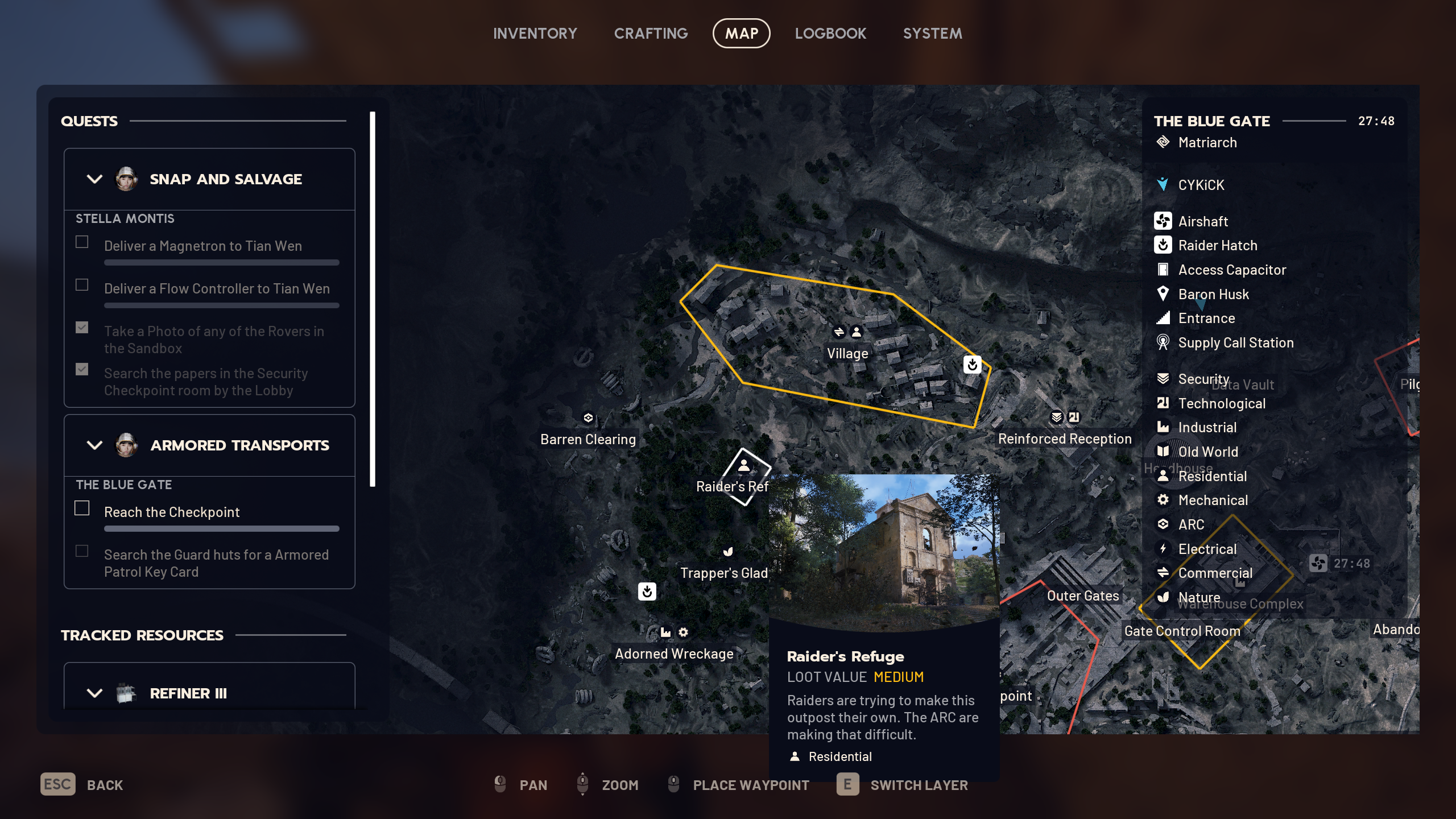1456x819 pixels.
Task: Switch to the INVENTORY tab
Action: pos(535,33)
